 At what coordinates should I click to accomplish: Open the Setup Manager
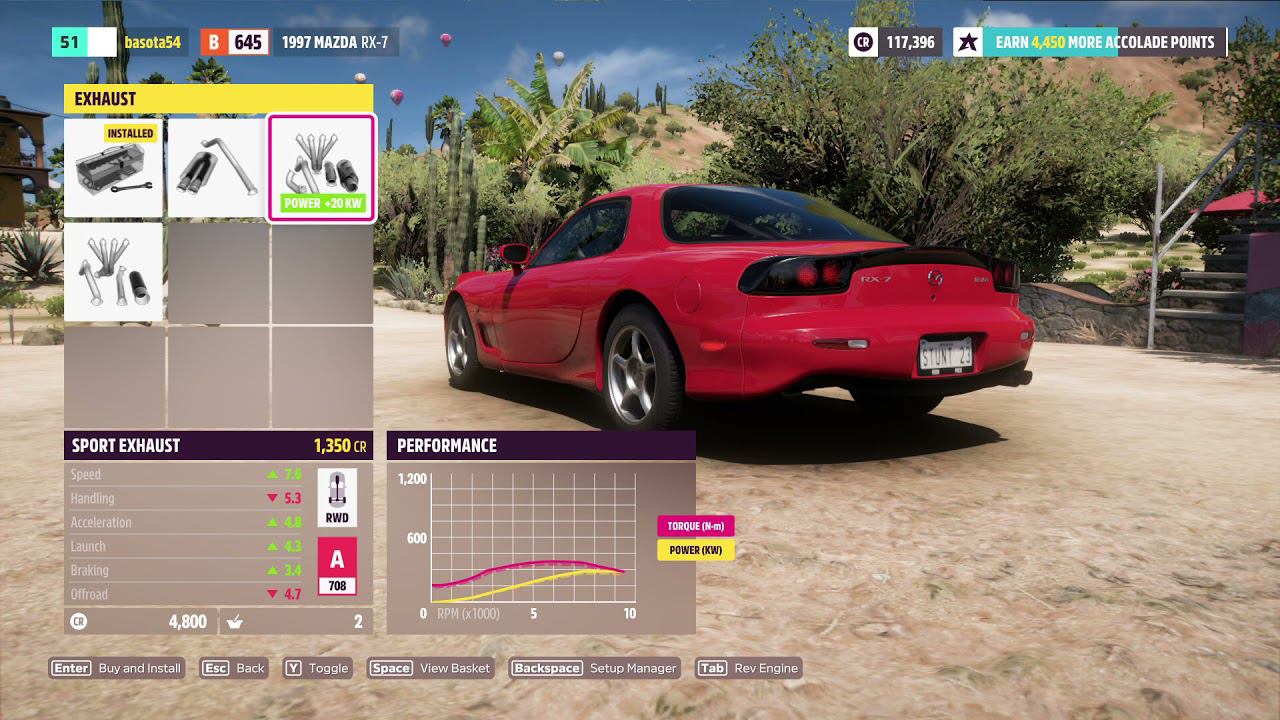595,668
